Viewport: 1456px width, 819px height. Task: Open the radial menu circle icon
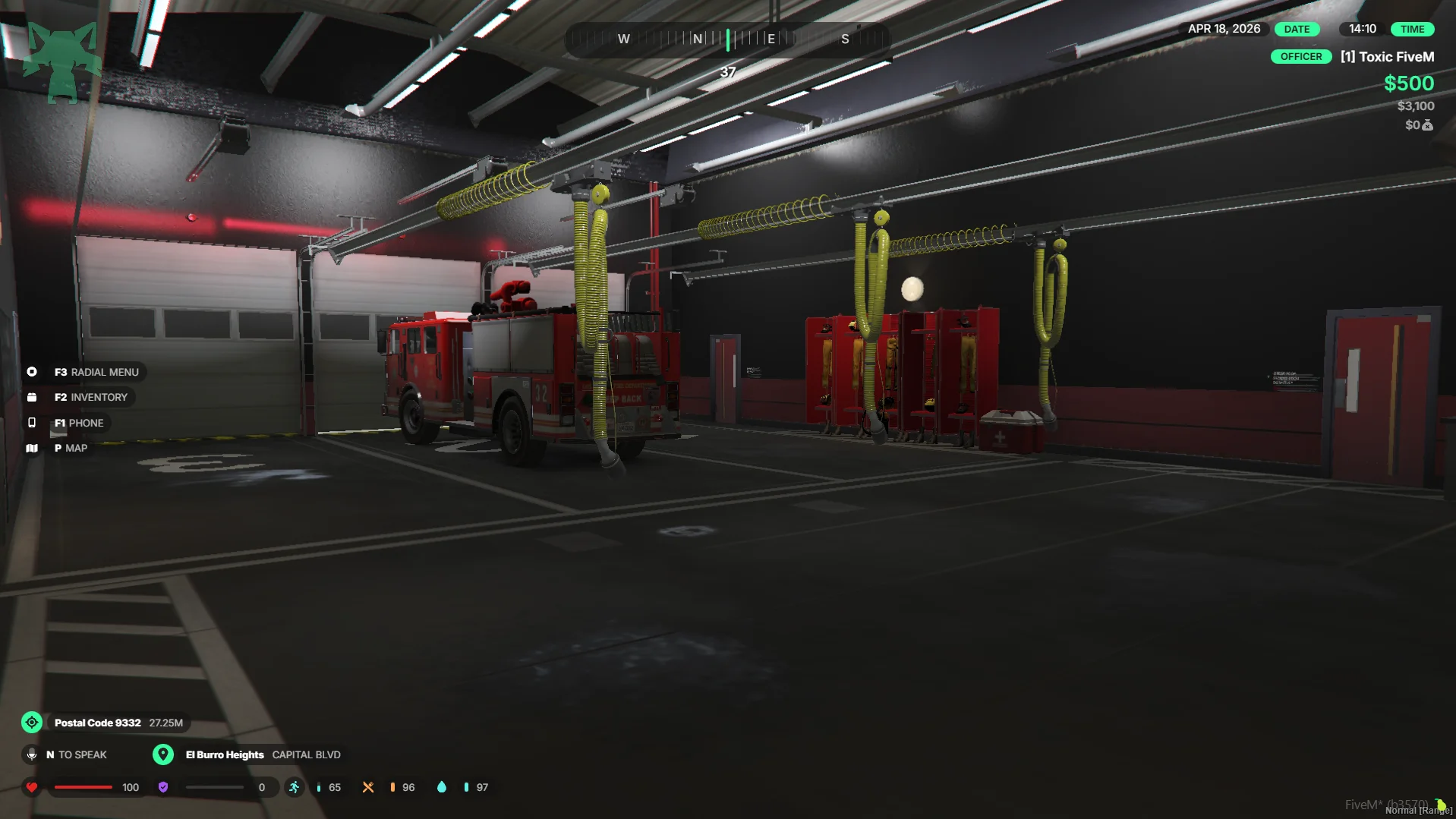point(32,372)
